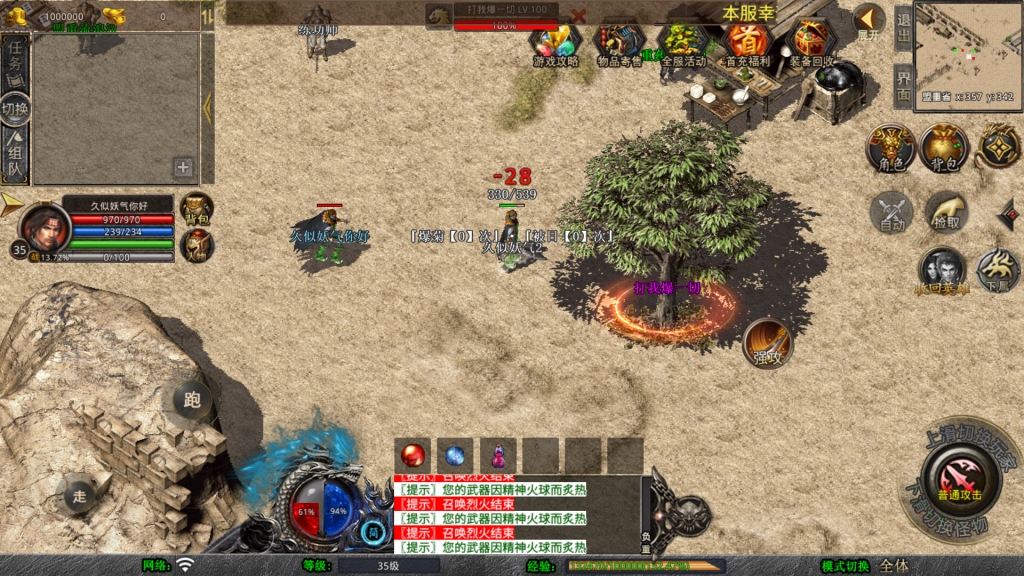The image size is (1024, 576).
Task: Recall hero with 收回英雄
Action: click(x=942, y=270)
